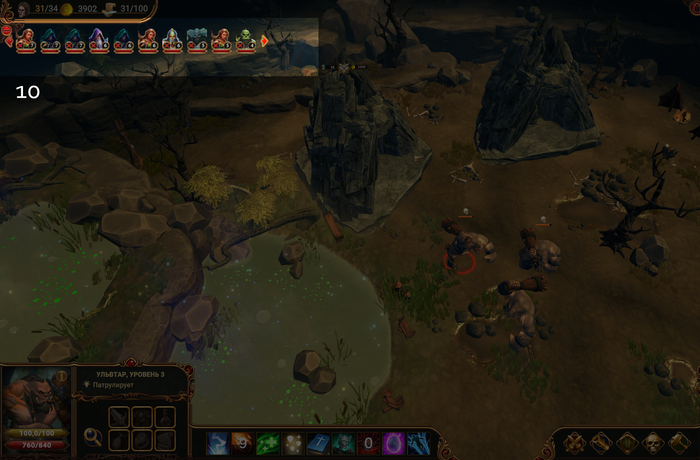Use the orange ability marked nine
The image size is (700, 460).
[x=242, y=442]
